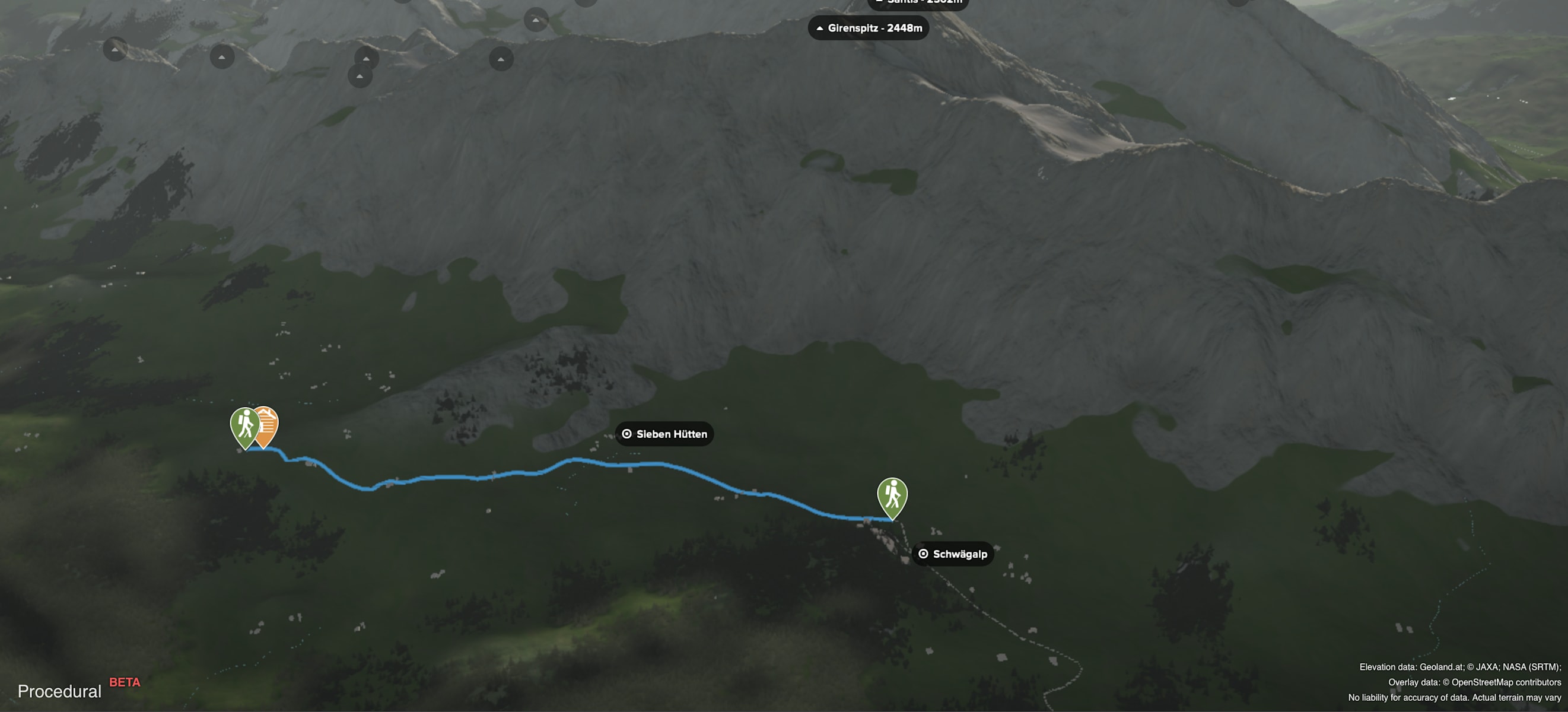1568x712 pixels.
Task: Select the Girenspitz 2448m peak label
Action: pyautogui.click(x=868, y=28)
